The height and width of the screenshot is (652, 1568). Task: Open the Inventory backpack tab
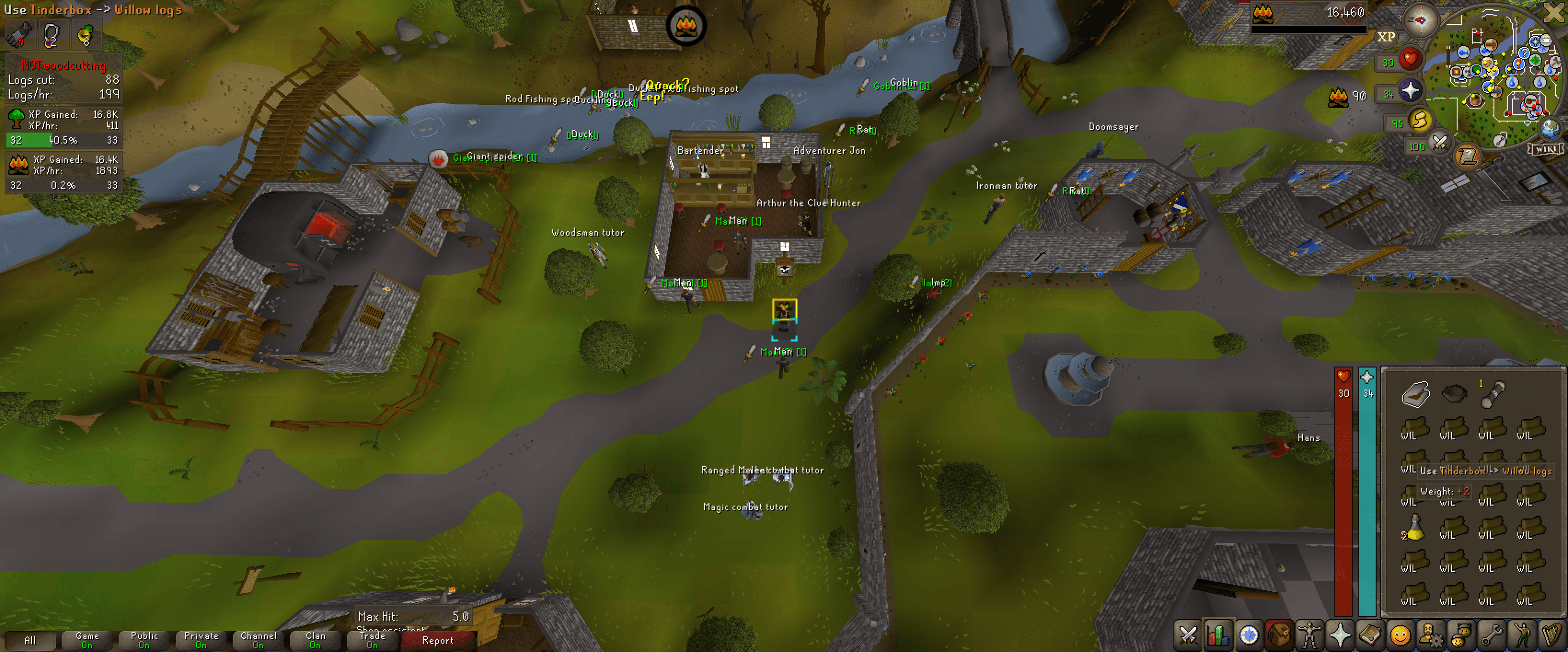point(1280,635)
